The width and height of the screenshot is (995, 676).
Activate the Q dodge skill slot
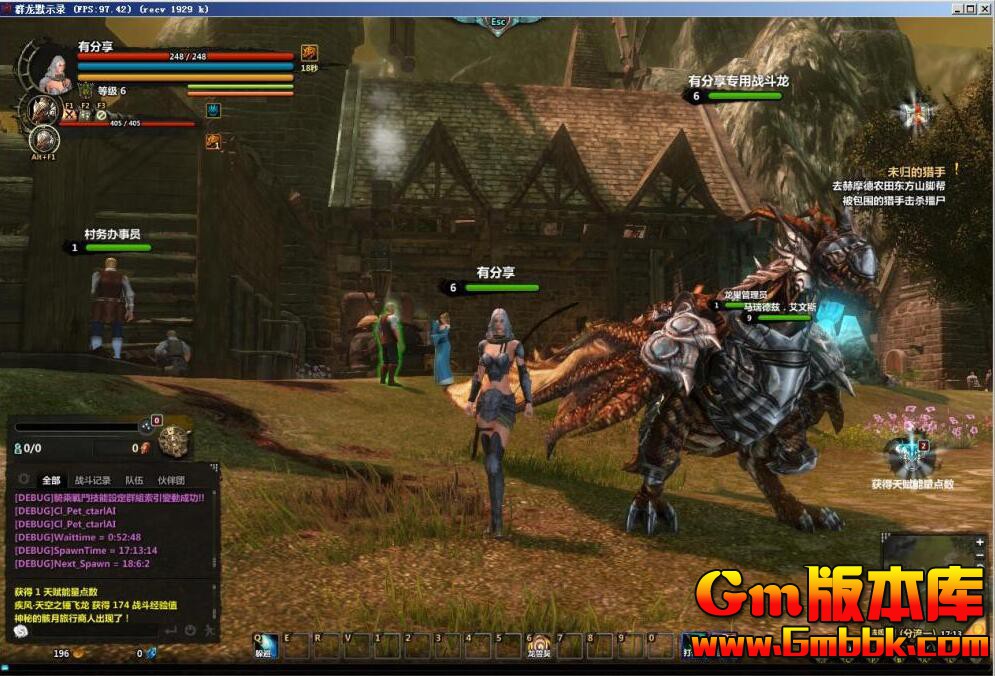click(x=264, y=647)
